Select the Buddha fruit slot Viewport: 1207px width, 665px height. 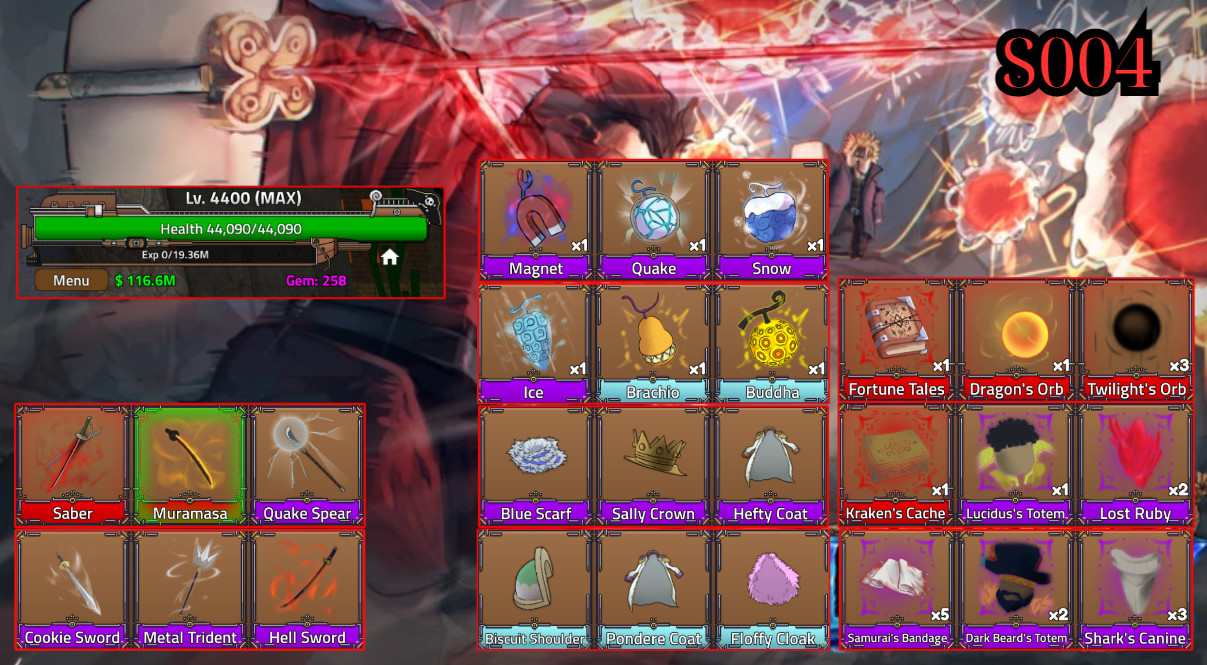[x=771, y=343]
